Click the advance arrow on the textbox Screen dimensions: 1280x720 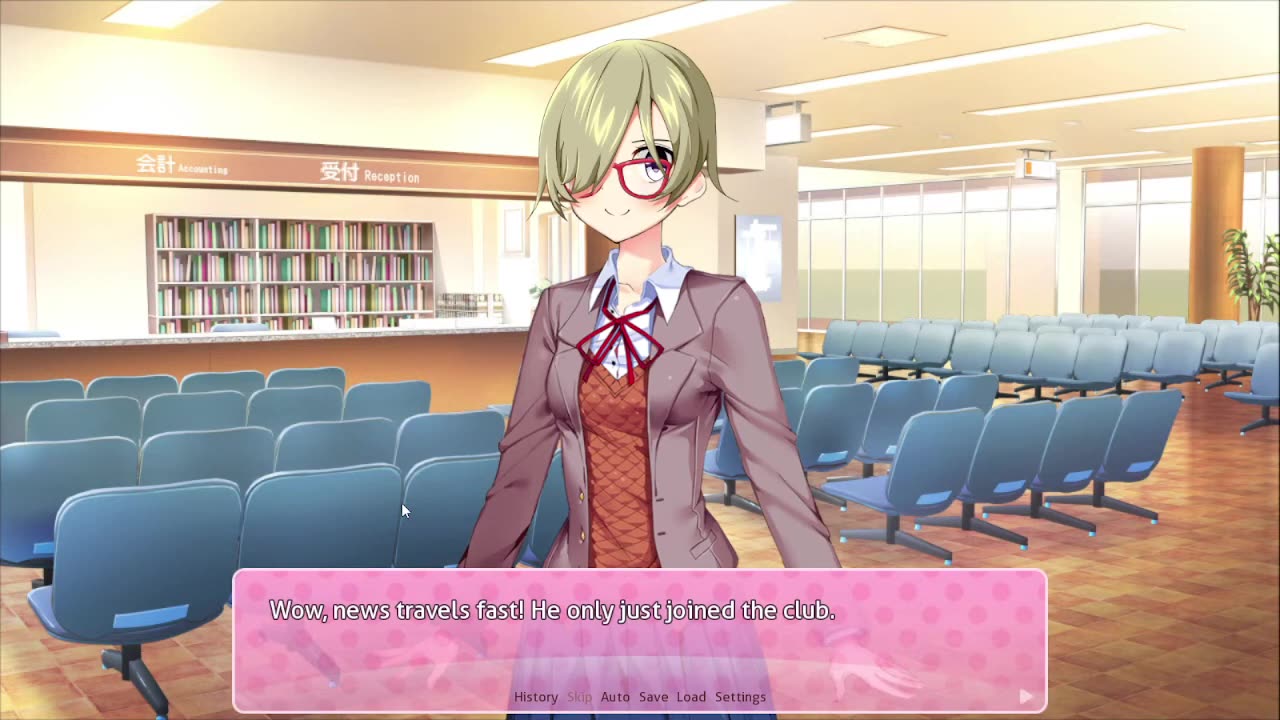coord(1024,694)
